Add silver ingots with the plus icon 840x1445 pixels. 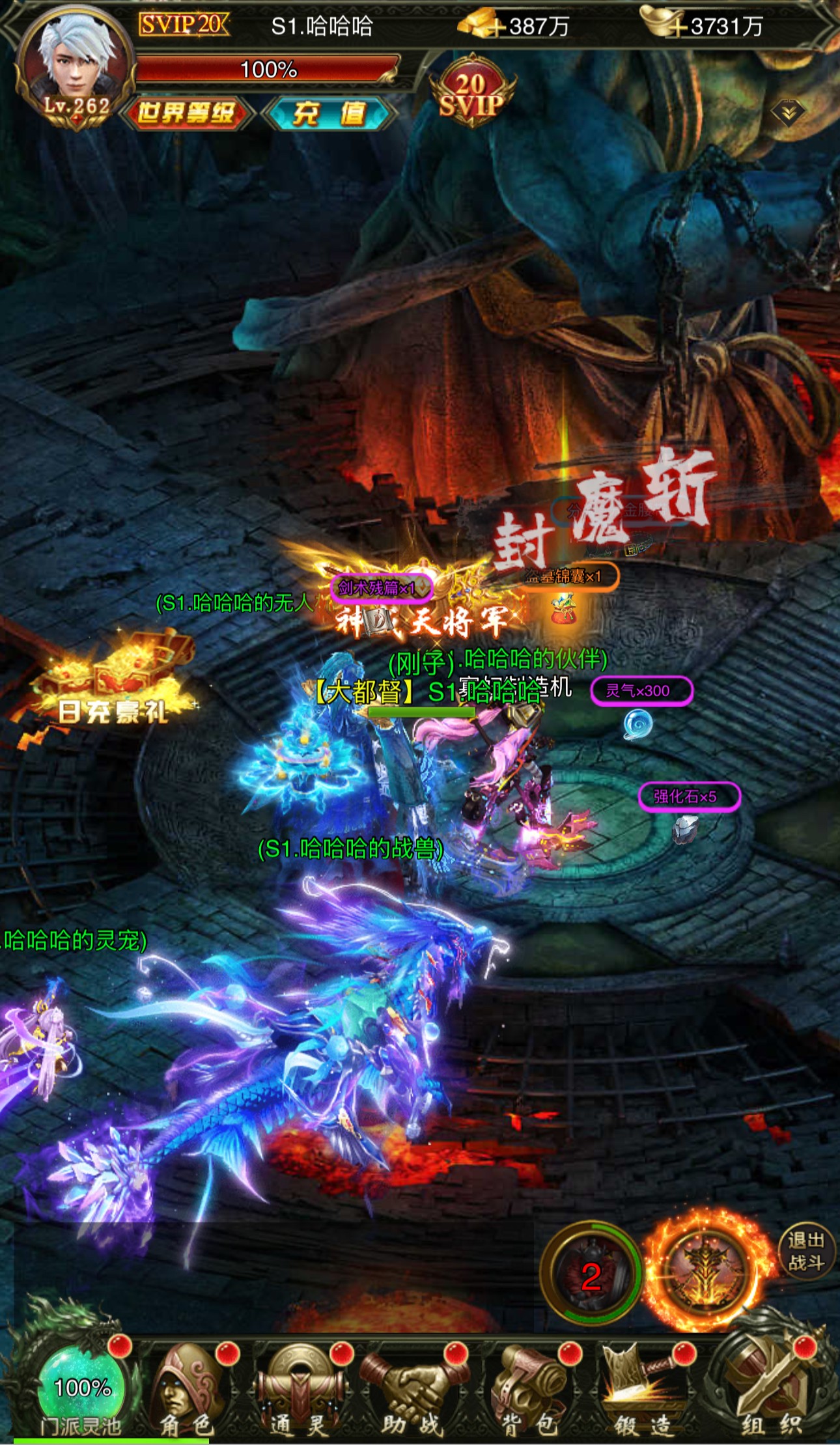click(x=678, y=27)
